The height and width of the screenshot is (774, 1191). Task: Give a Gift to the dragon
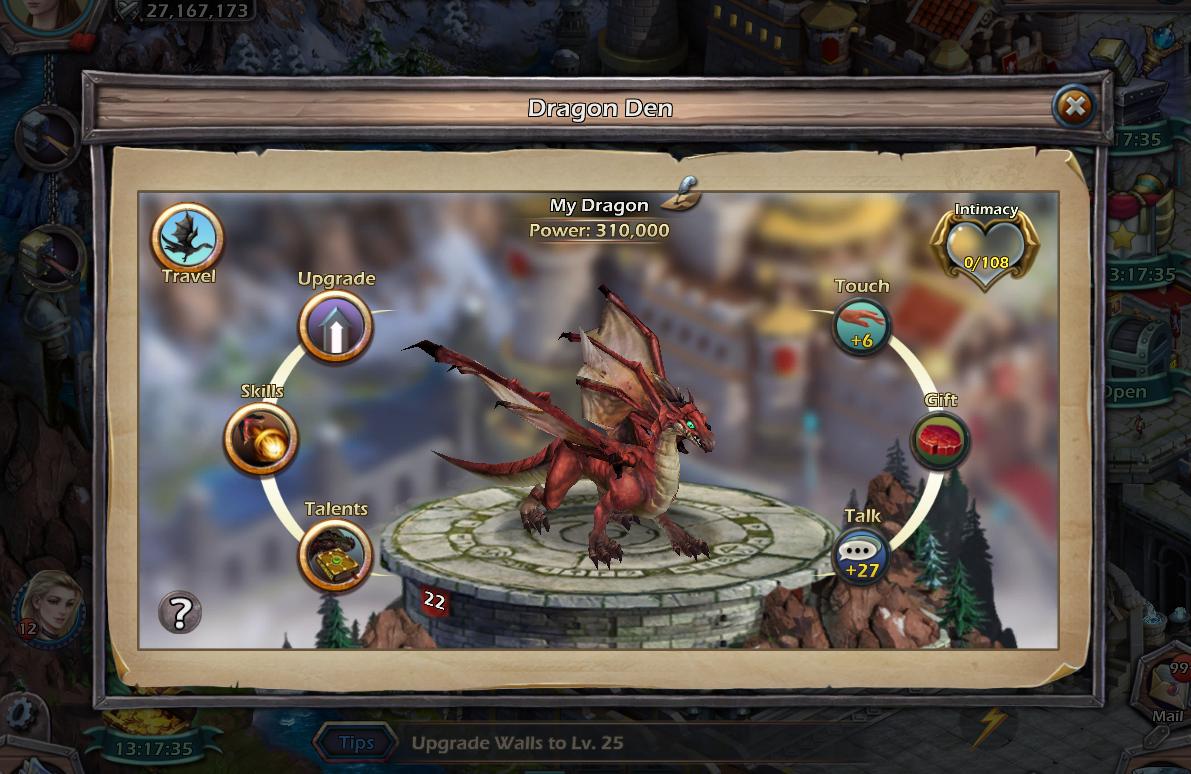point(941,440)
